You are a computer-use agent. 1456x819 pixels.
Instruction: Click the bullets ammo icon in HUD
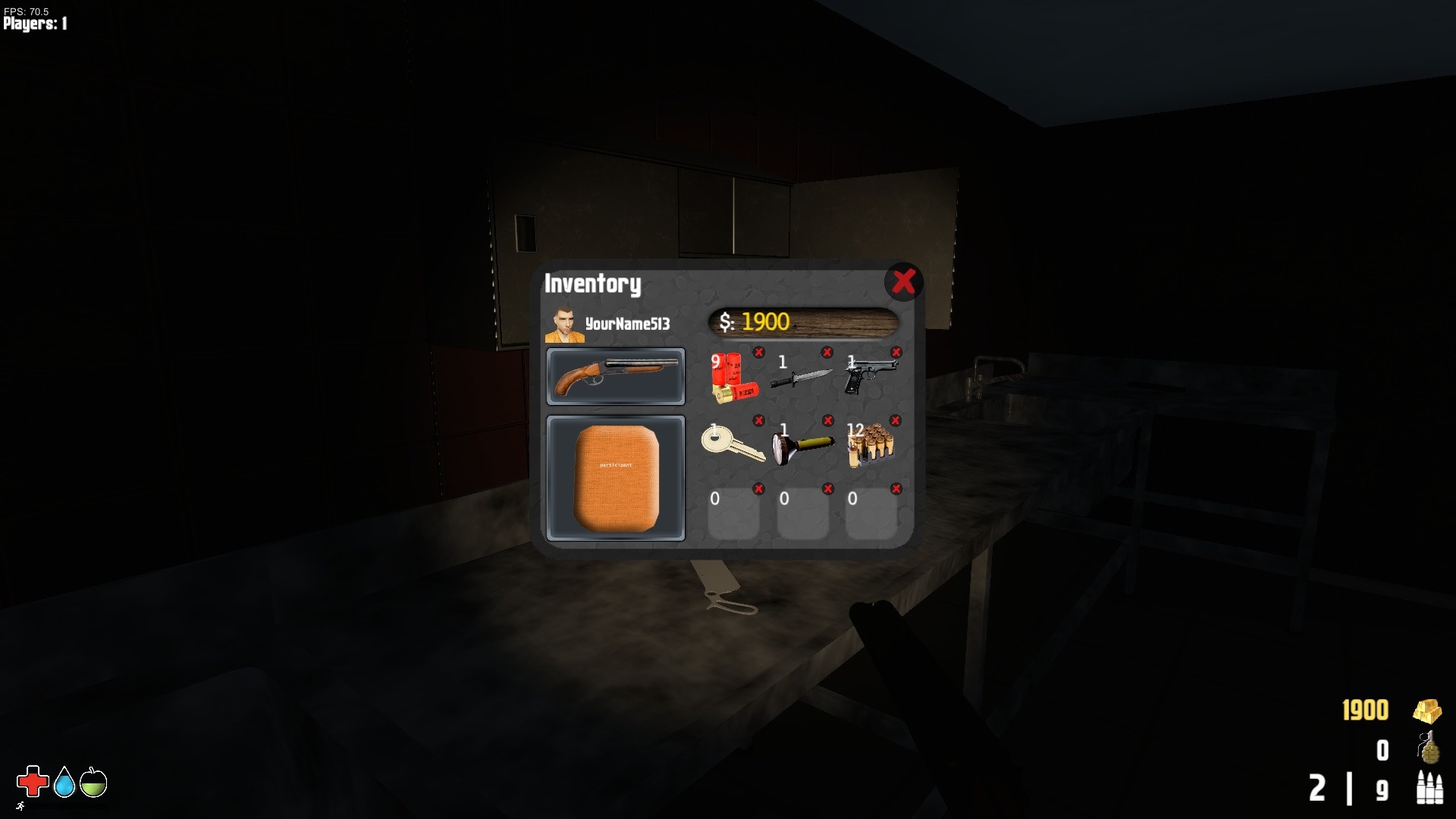(x=1429, y=789)
